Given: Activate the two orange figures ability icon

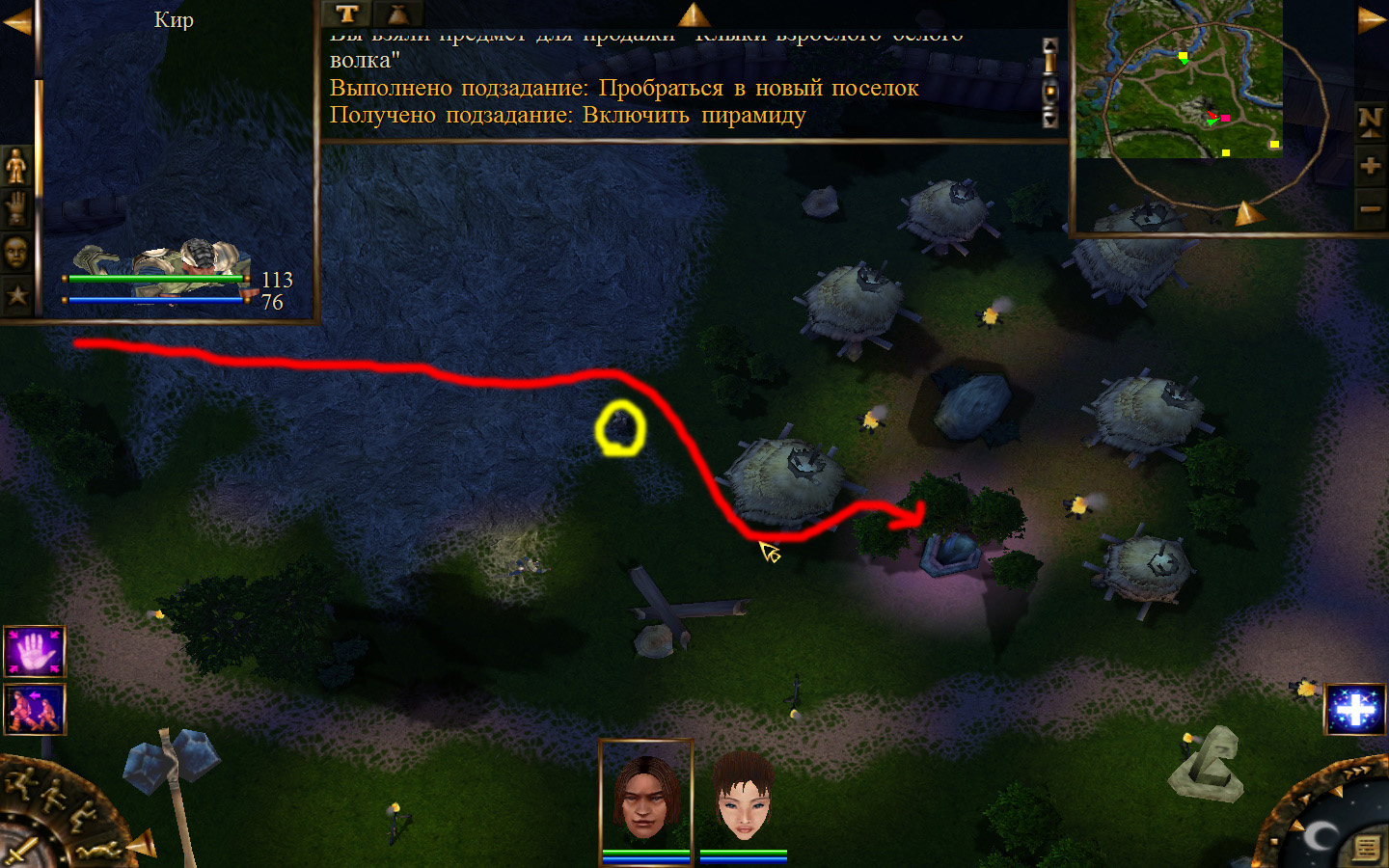Looking at the screenshot, I should (35, 709).
